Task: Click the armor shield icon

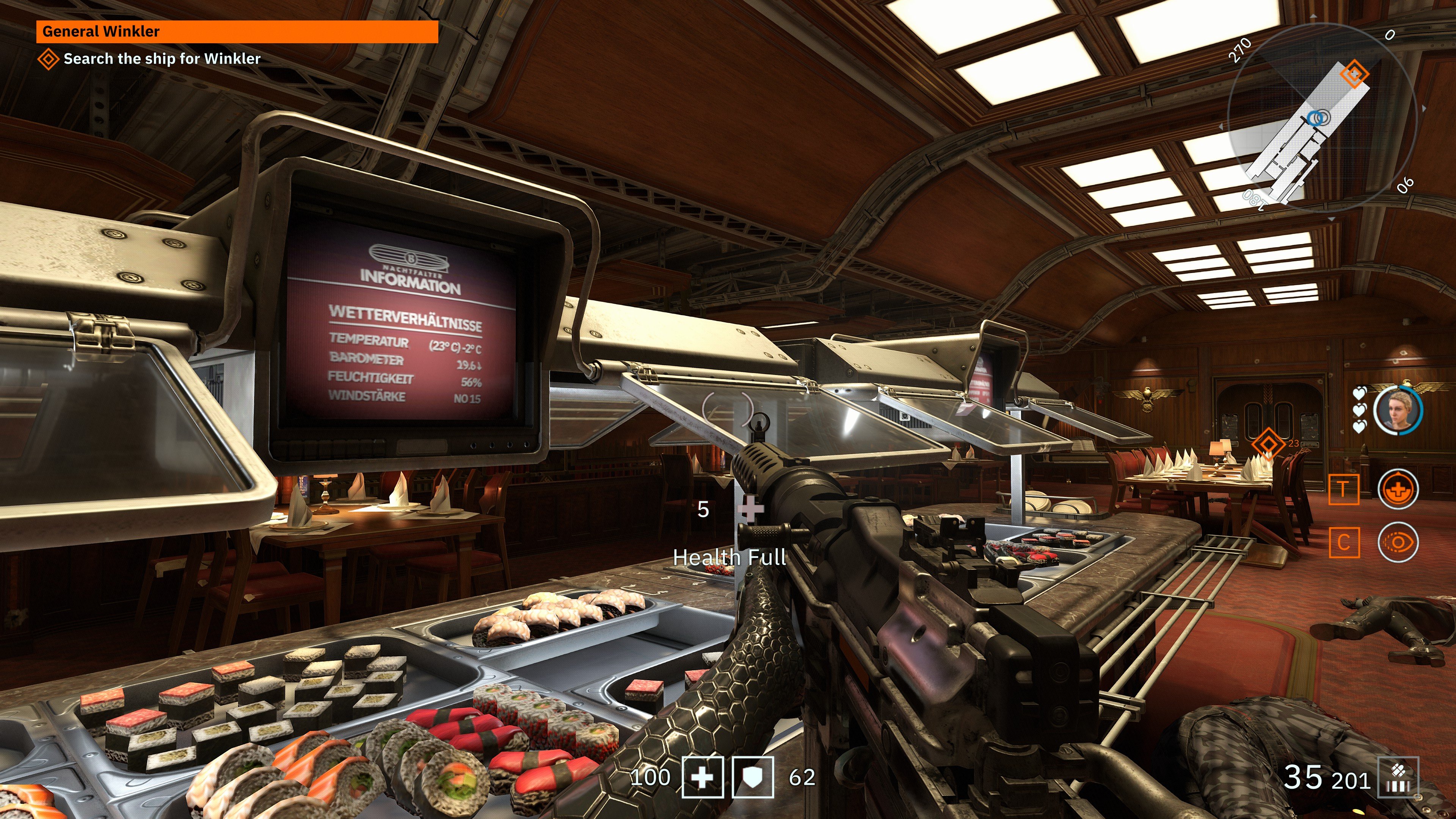Action: pyautogui.click(x=753, y=777)
